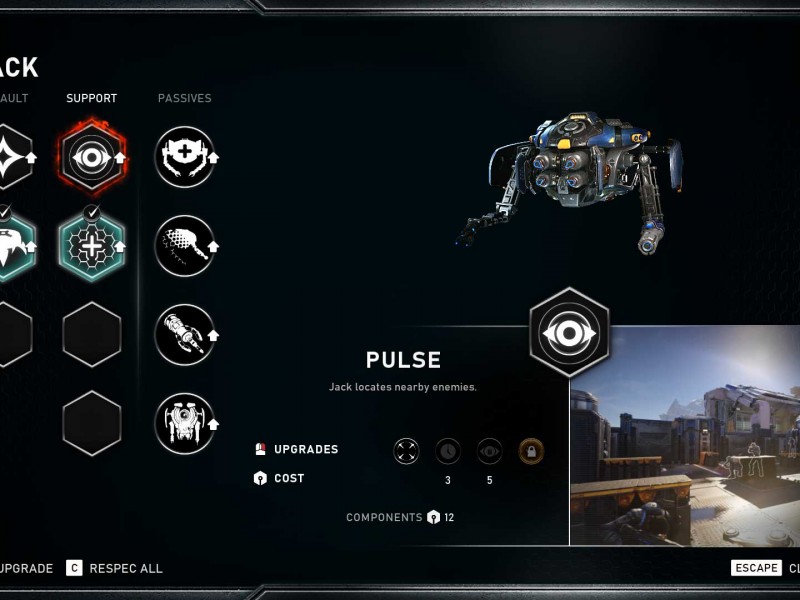Screen dimensions: 800x600
Task: Select the Jack robot body passive upgrade
Action: [185, 424]
